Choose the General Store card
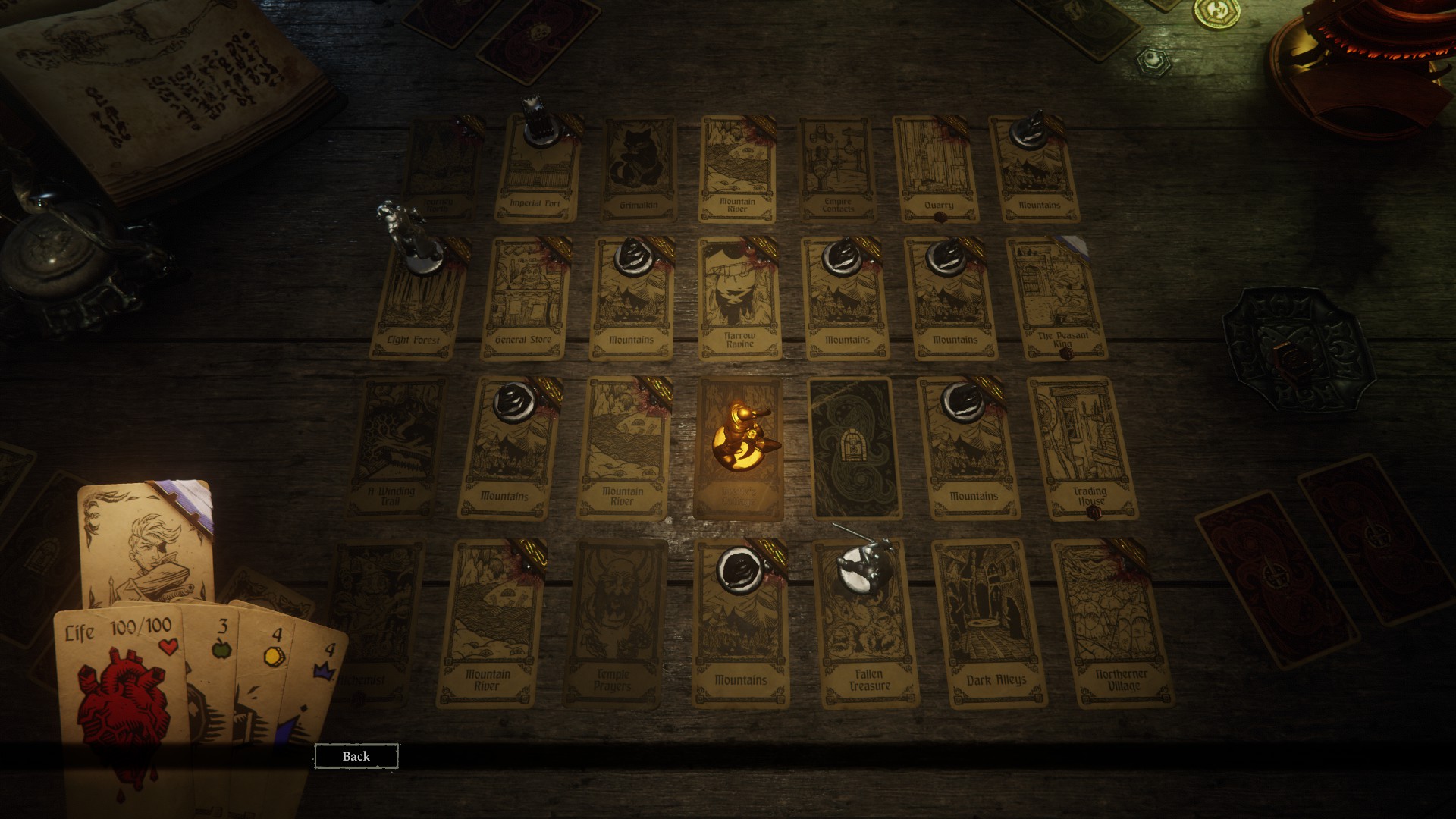This screenshot has height=819, width=1456. point(523,298)
